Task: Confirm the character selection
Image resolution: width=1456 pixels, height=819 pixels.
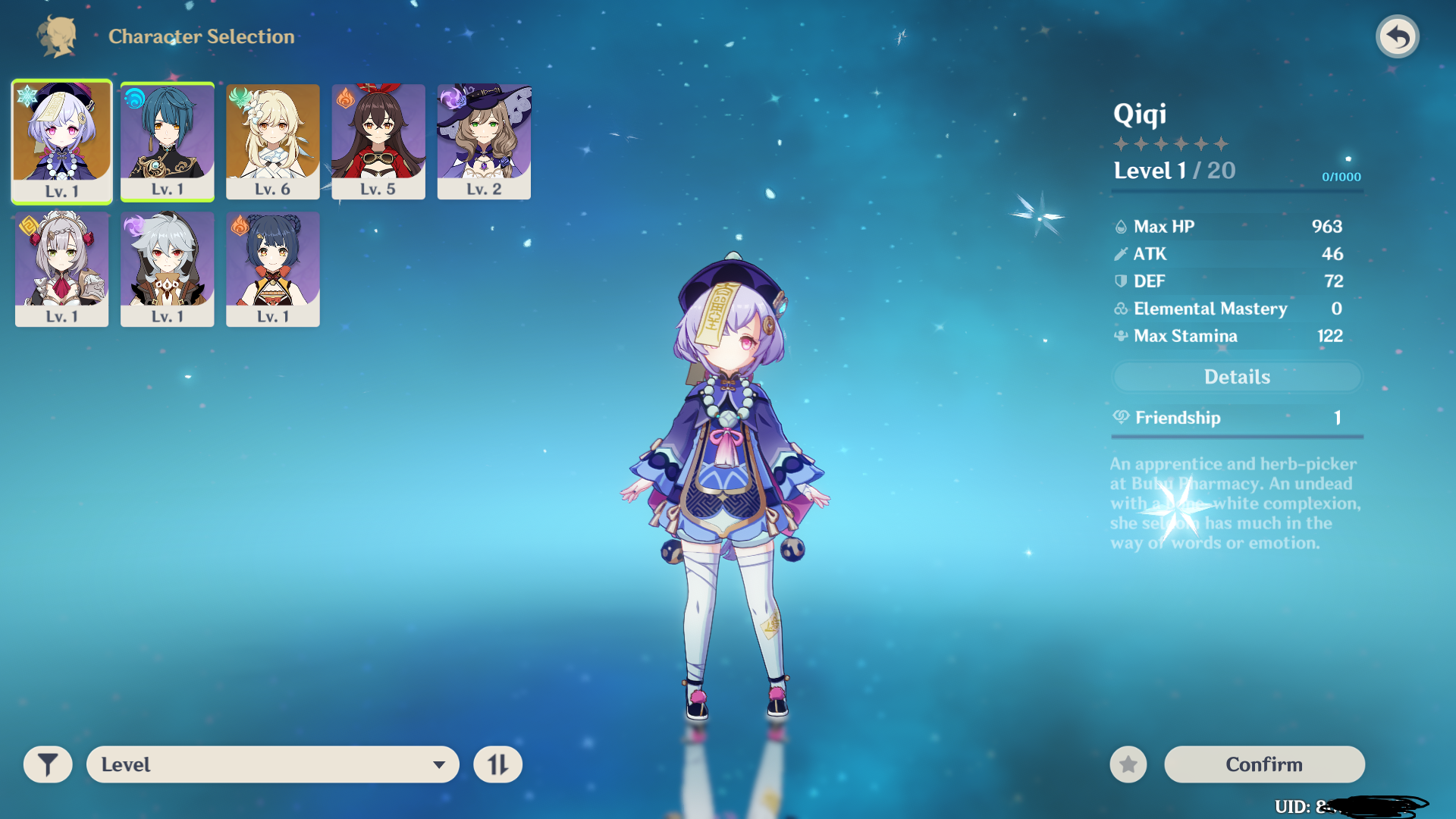Action: [x=1264, y=764]
